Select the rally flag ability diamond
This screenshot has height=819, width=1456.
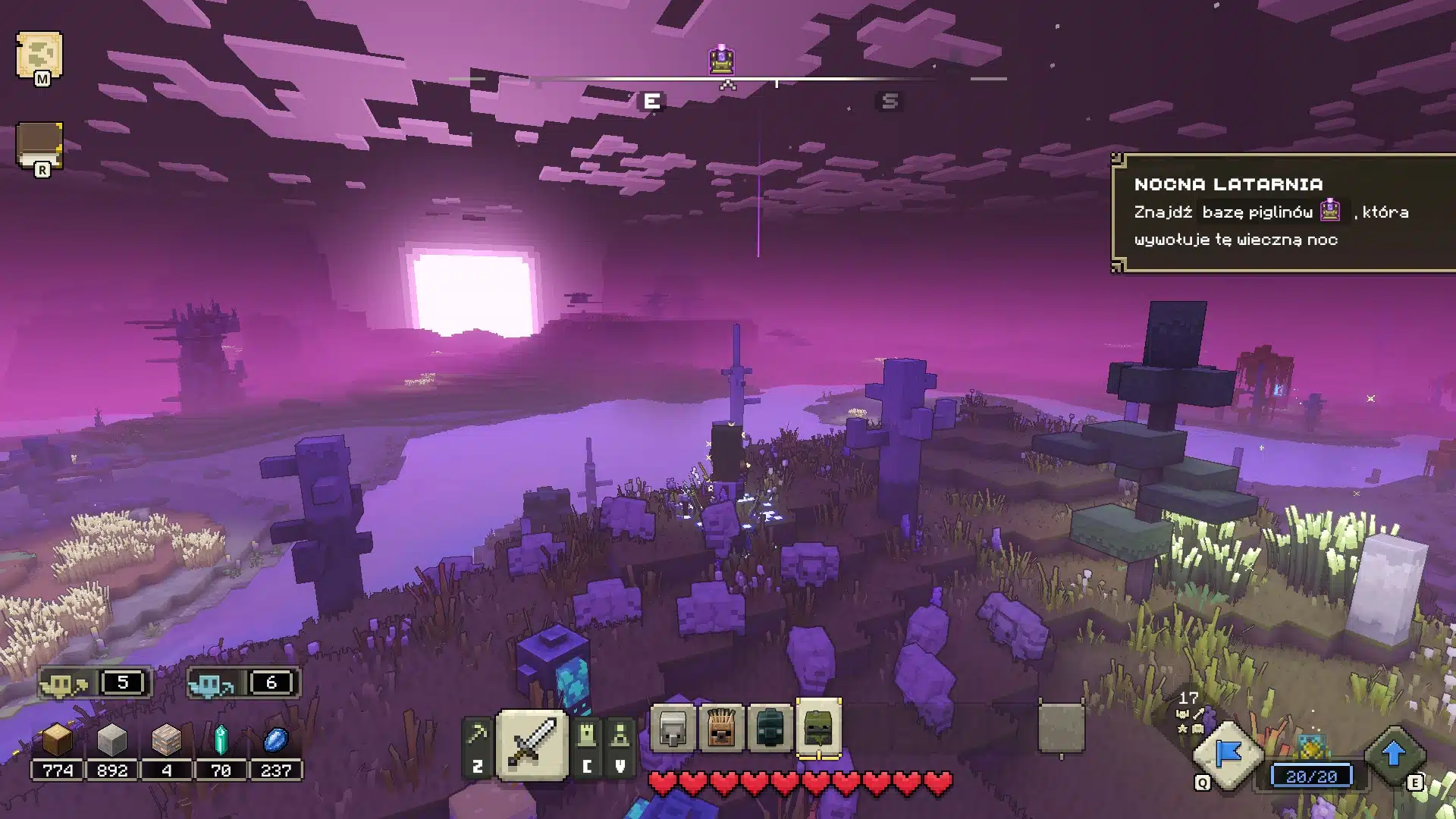point(1228,752)
